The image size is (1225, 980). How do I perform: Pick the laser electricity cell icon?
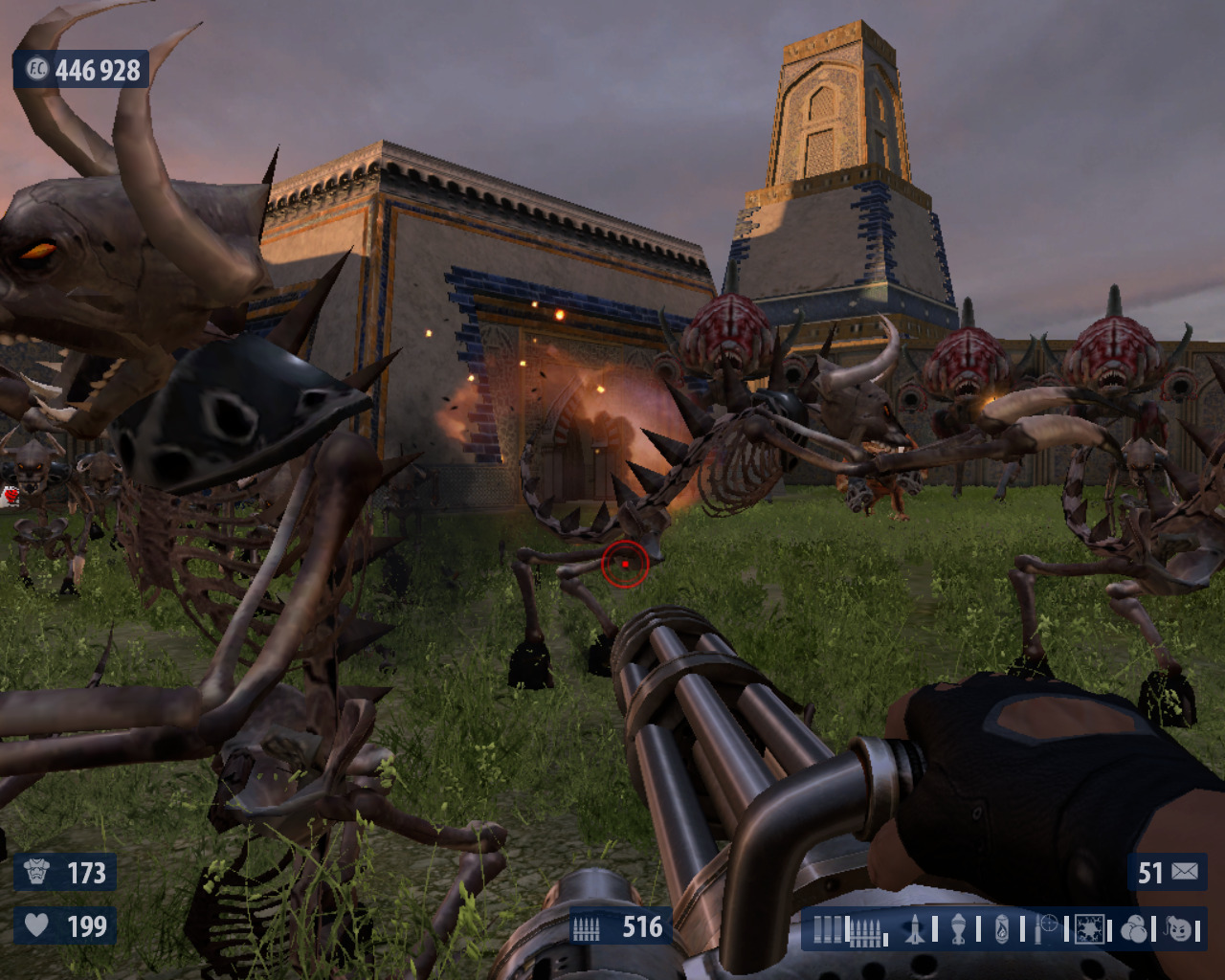[1089, 929]
